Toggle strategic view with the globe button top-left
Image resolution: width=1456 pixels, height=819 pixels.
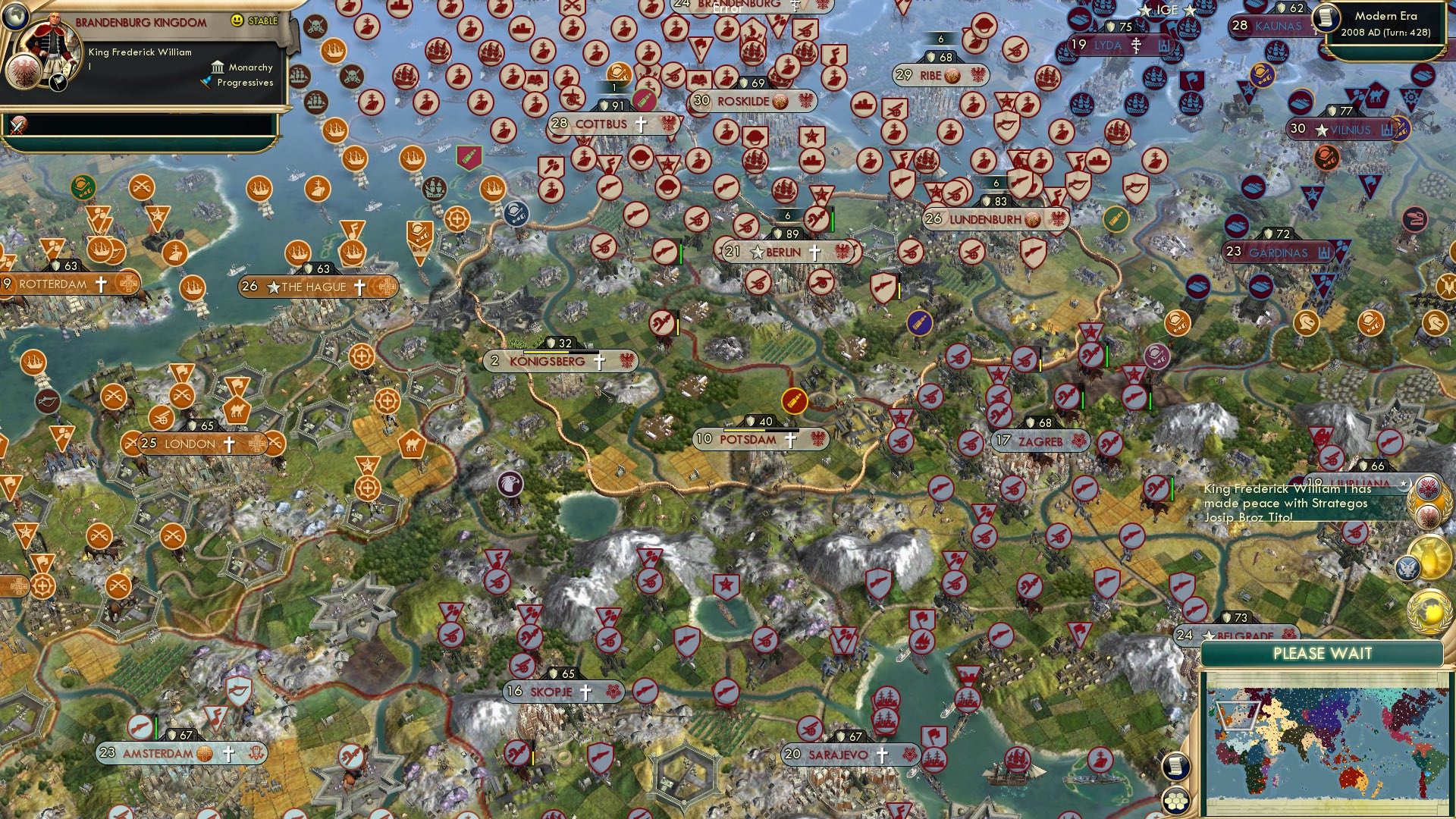click(16, 18)
